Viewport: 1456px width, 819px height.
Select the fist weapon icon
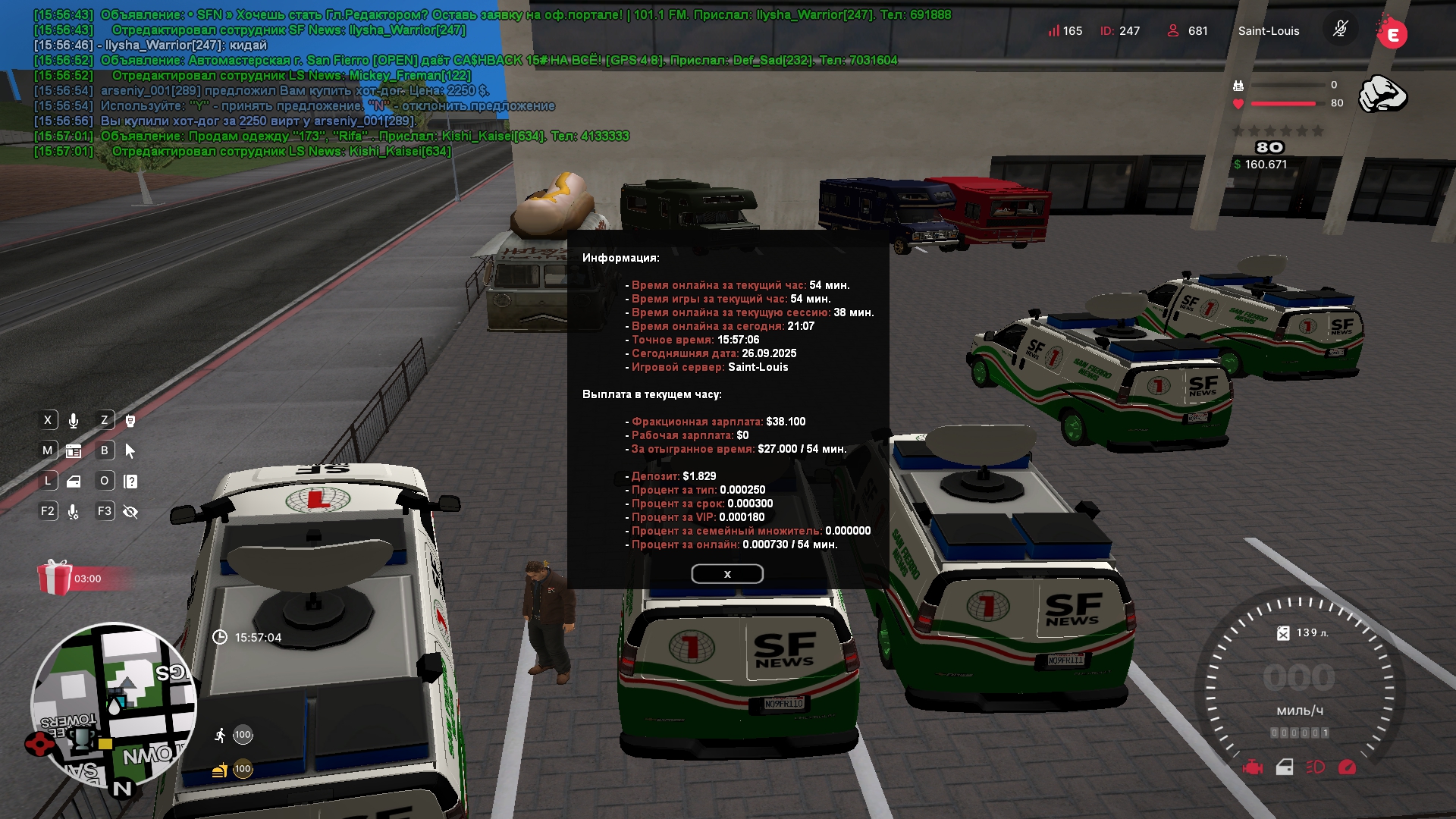click(1382, 95)
